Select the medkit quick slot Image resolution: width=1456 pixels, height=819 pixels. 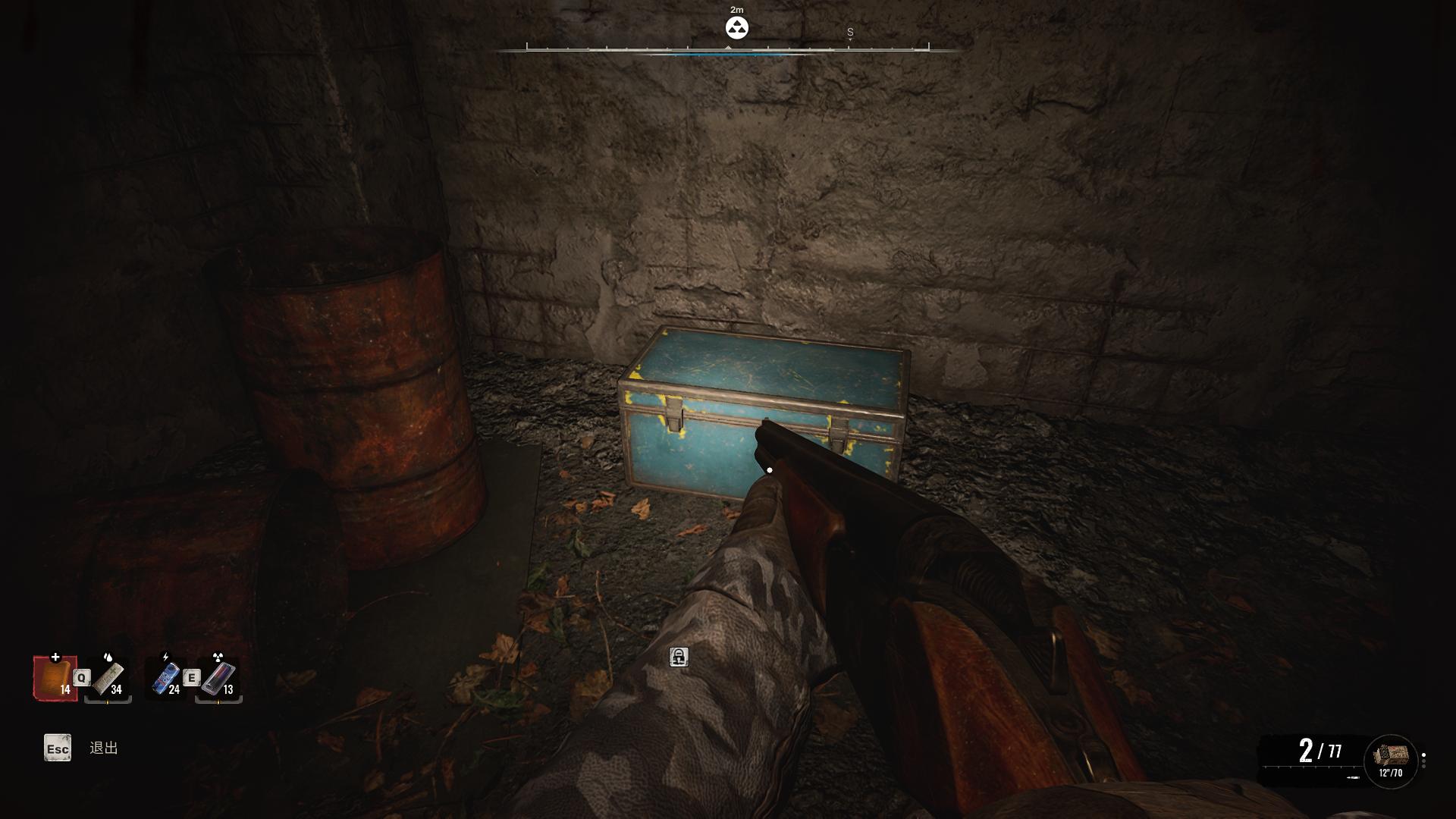coord(55,677)
